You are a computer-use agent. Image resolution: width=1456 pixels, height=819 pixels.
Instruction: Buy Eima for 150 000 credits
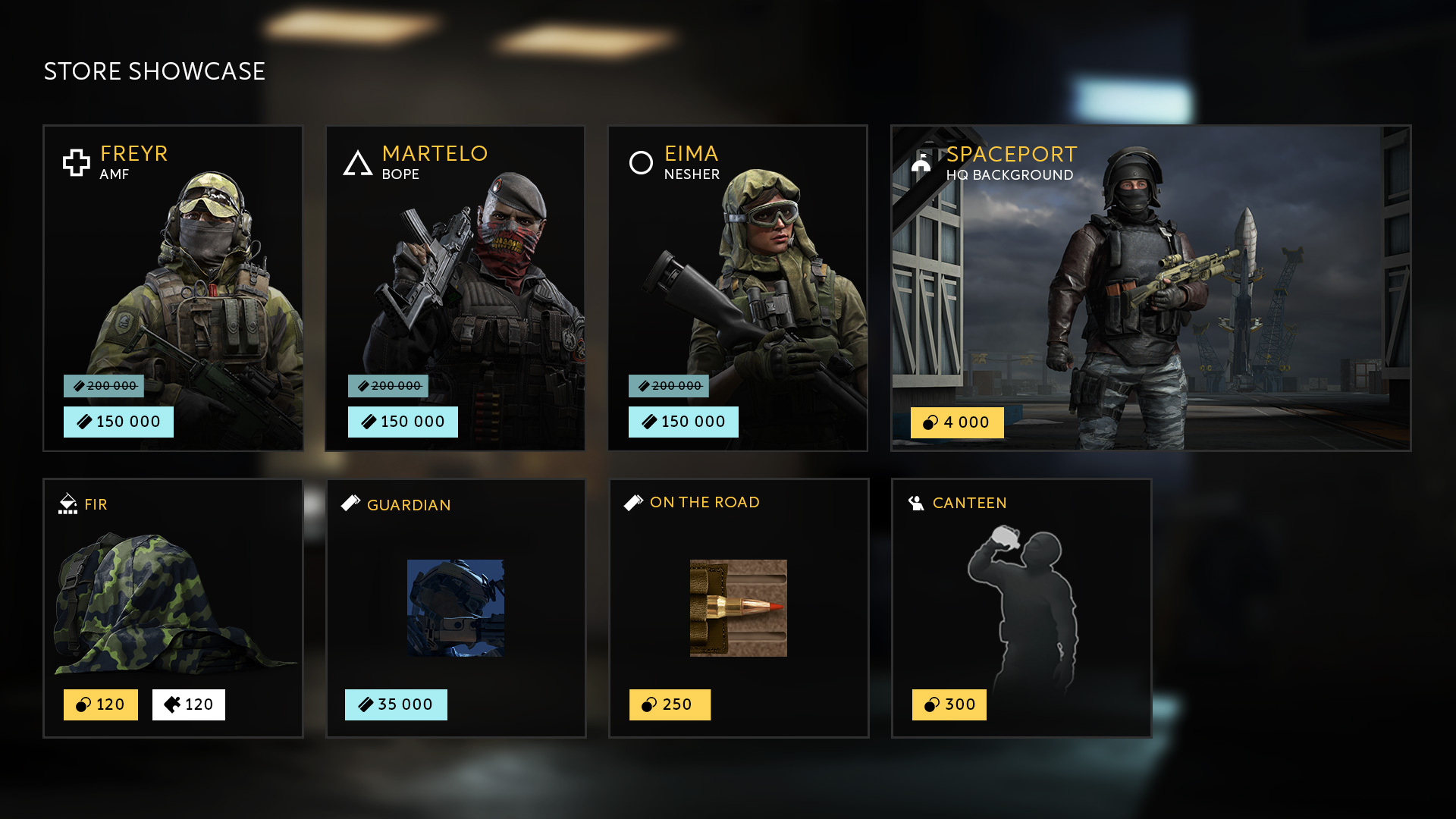[683, 422]
